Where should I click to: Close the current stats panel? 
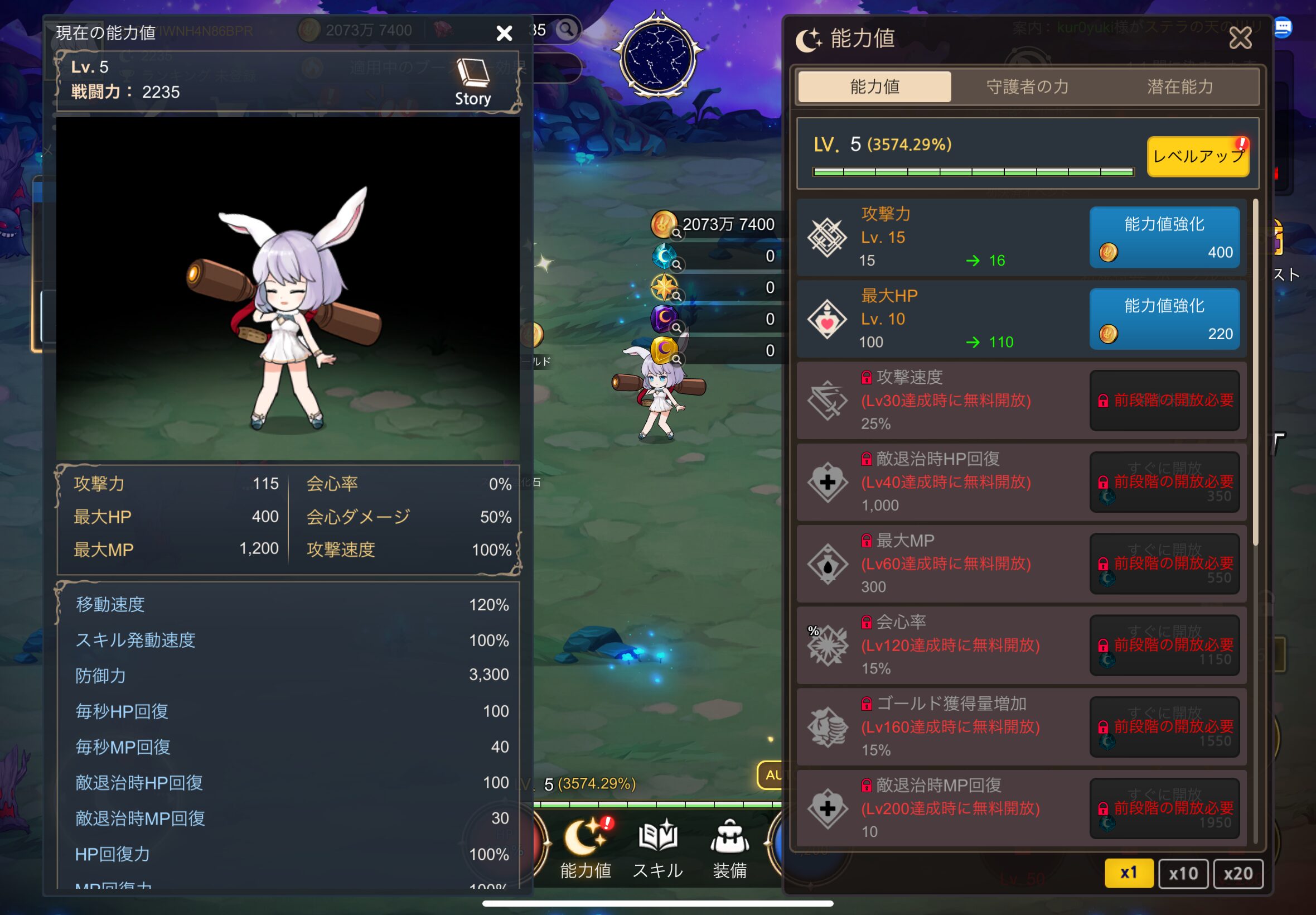(x=504, y=33)
